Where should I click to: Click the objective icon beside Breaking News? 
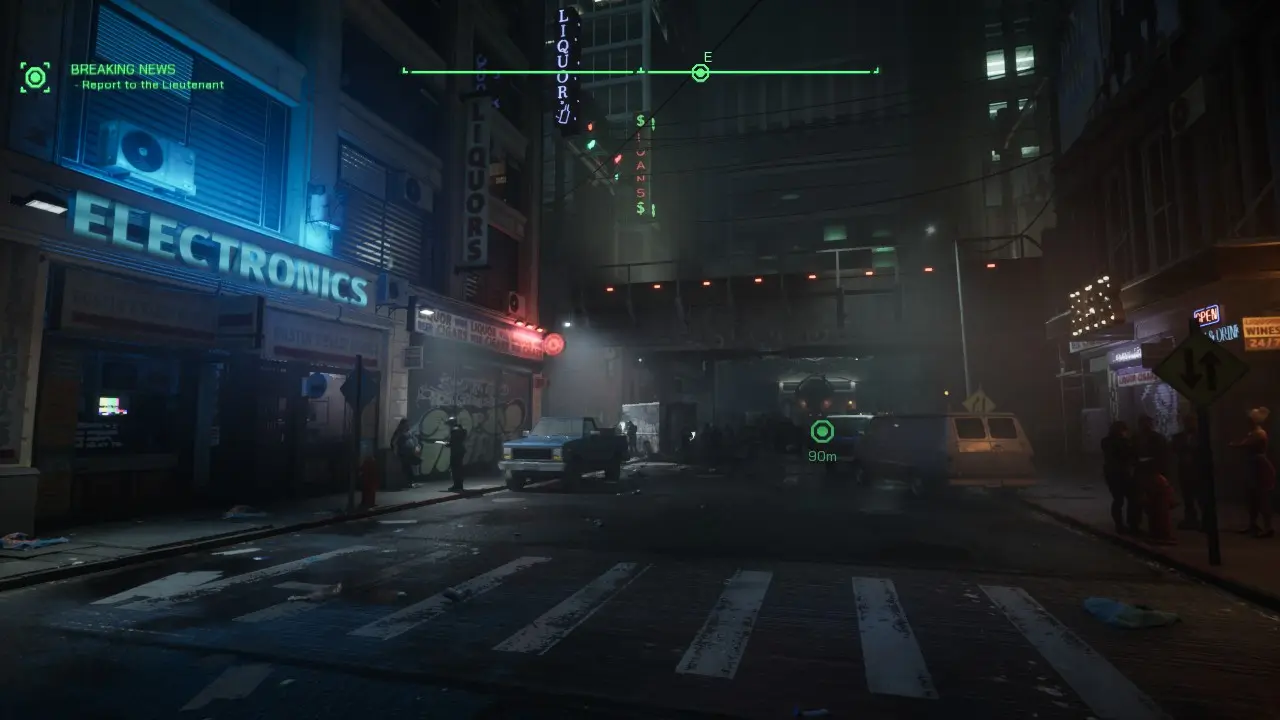pyautogui.click(x=35, y=77)
